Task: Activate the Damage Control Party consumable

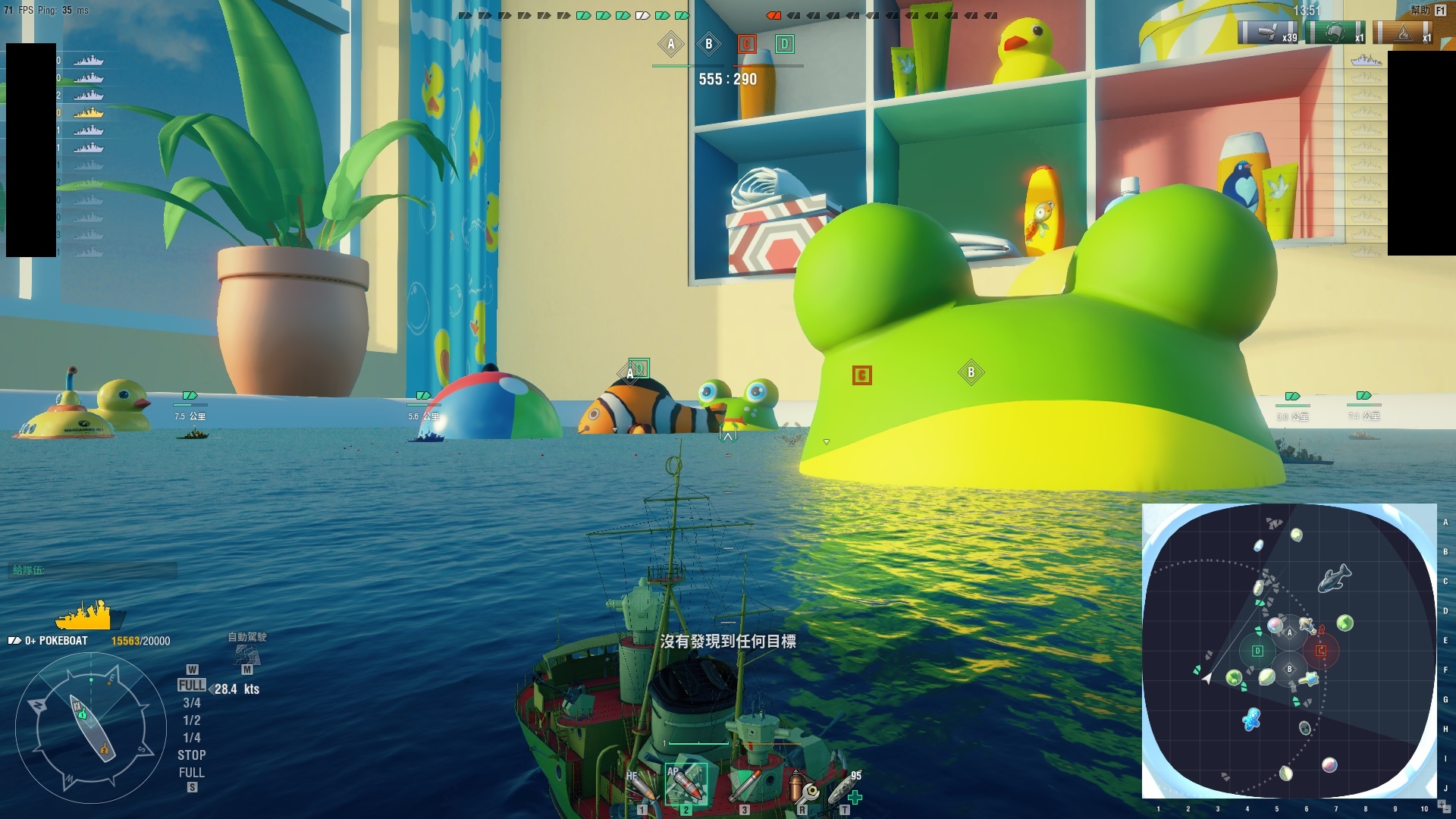Action: (x=801, y=787)
